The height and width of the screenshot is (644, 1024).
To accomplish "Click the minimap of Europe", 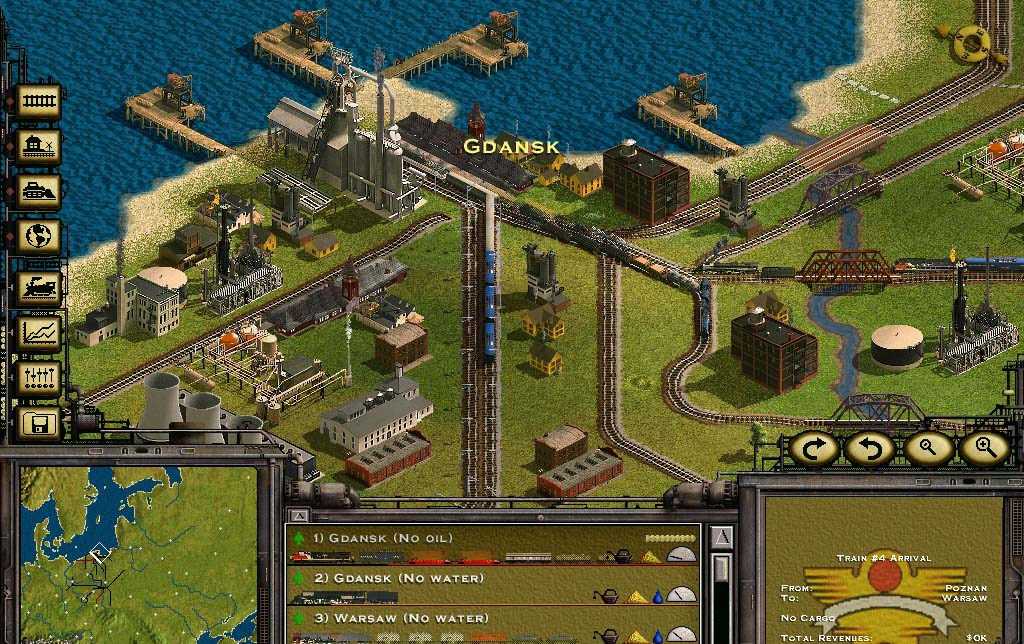I will (140, 555).
